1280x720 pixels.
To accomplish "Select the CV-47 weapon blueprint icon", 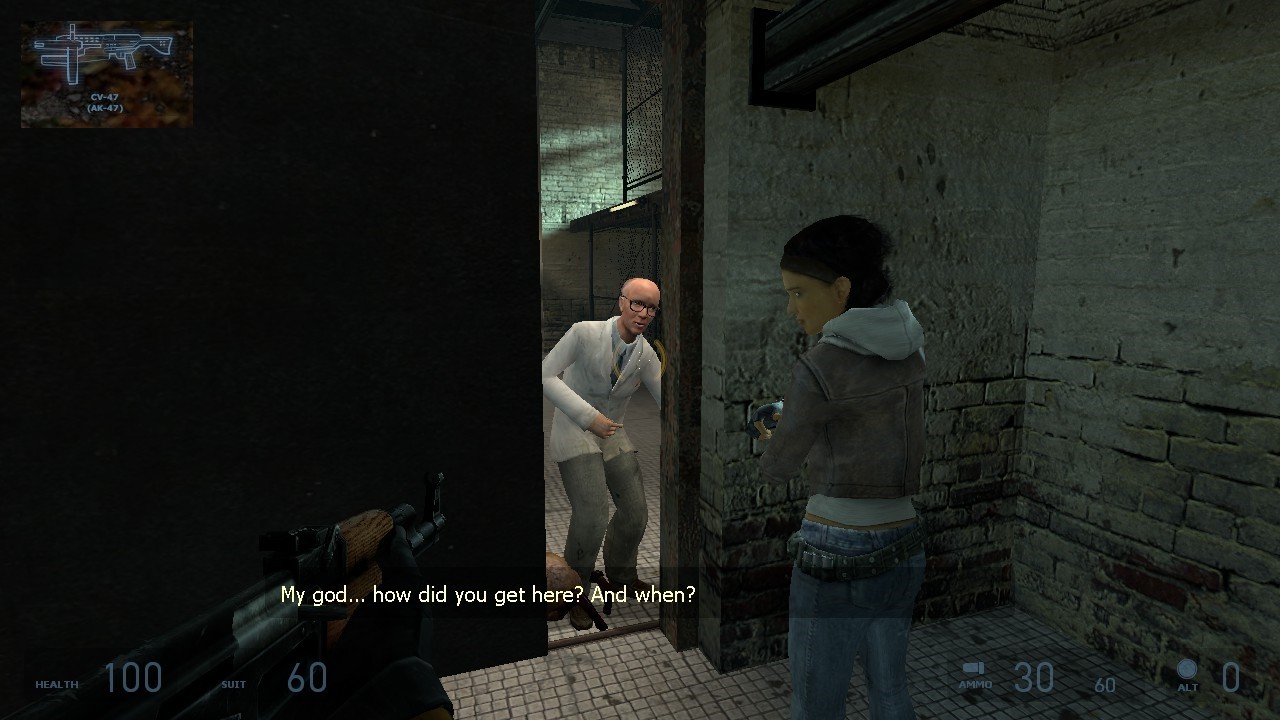I will point(105,55).
